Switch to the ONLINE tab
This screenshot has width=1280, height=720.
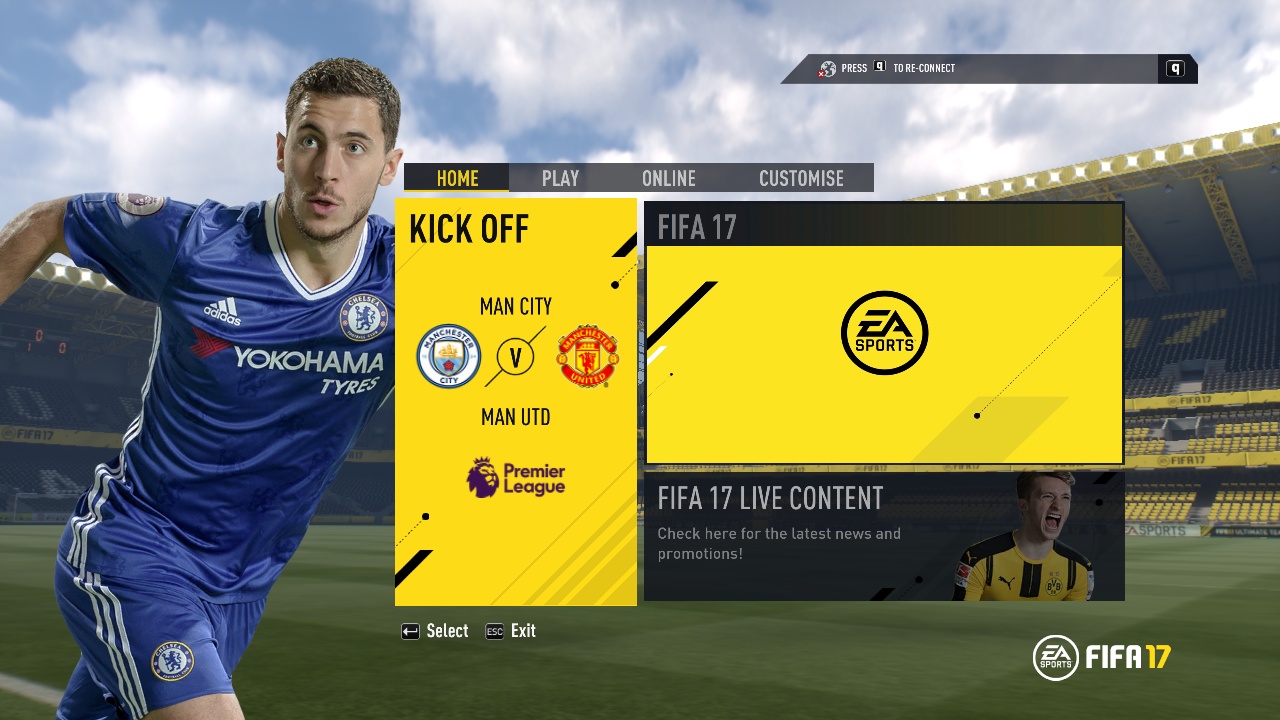(x=668, y=178)
